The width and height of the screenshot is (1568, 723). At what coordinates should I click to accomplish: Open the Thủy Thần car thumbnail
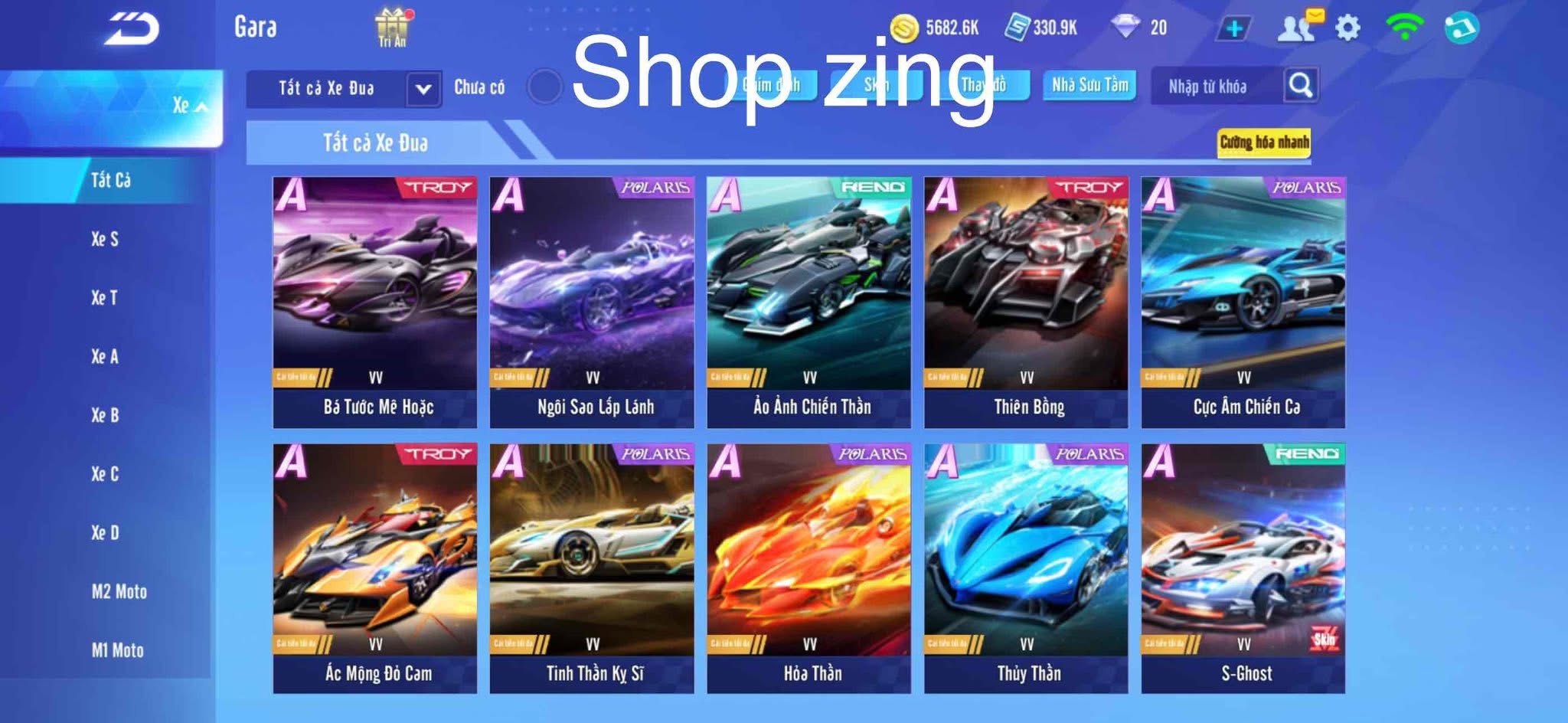click(1026, 559)
